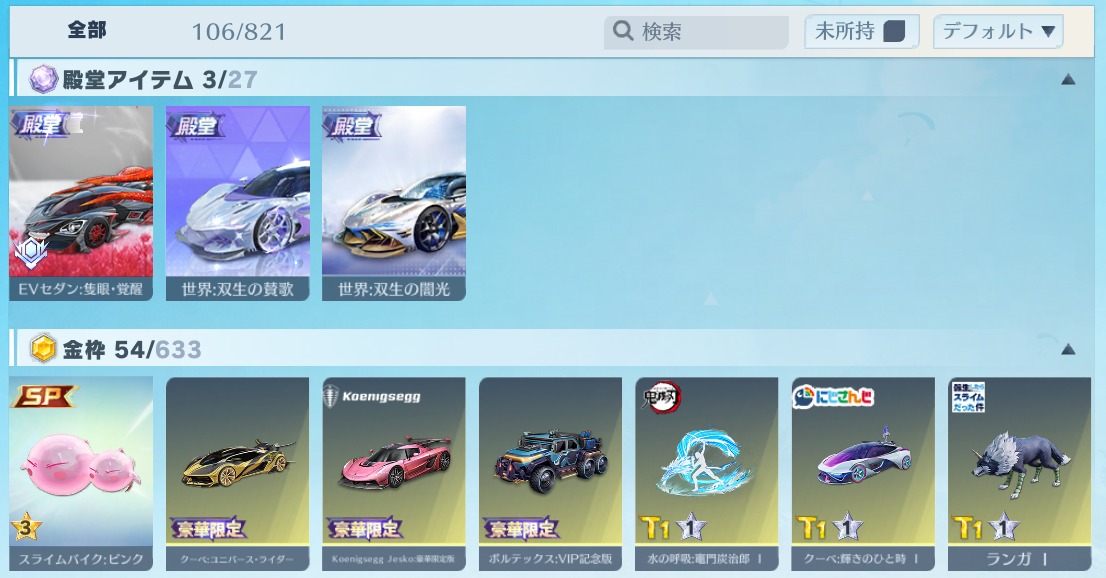
Task: Collapse the 殿堂アイテム section
Action: 1068,79
